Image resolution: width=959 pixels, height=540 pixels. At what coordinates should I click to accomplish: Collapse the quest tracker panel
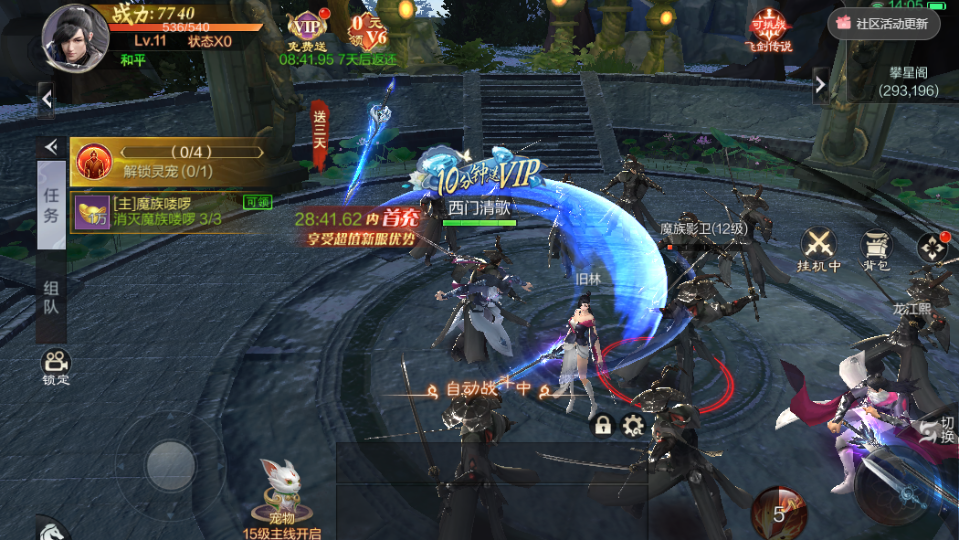click(50, 147)
